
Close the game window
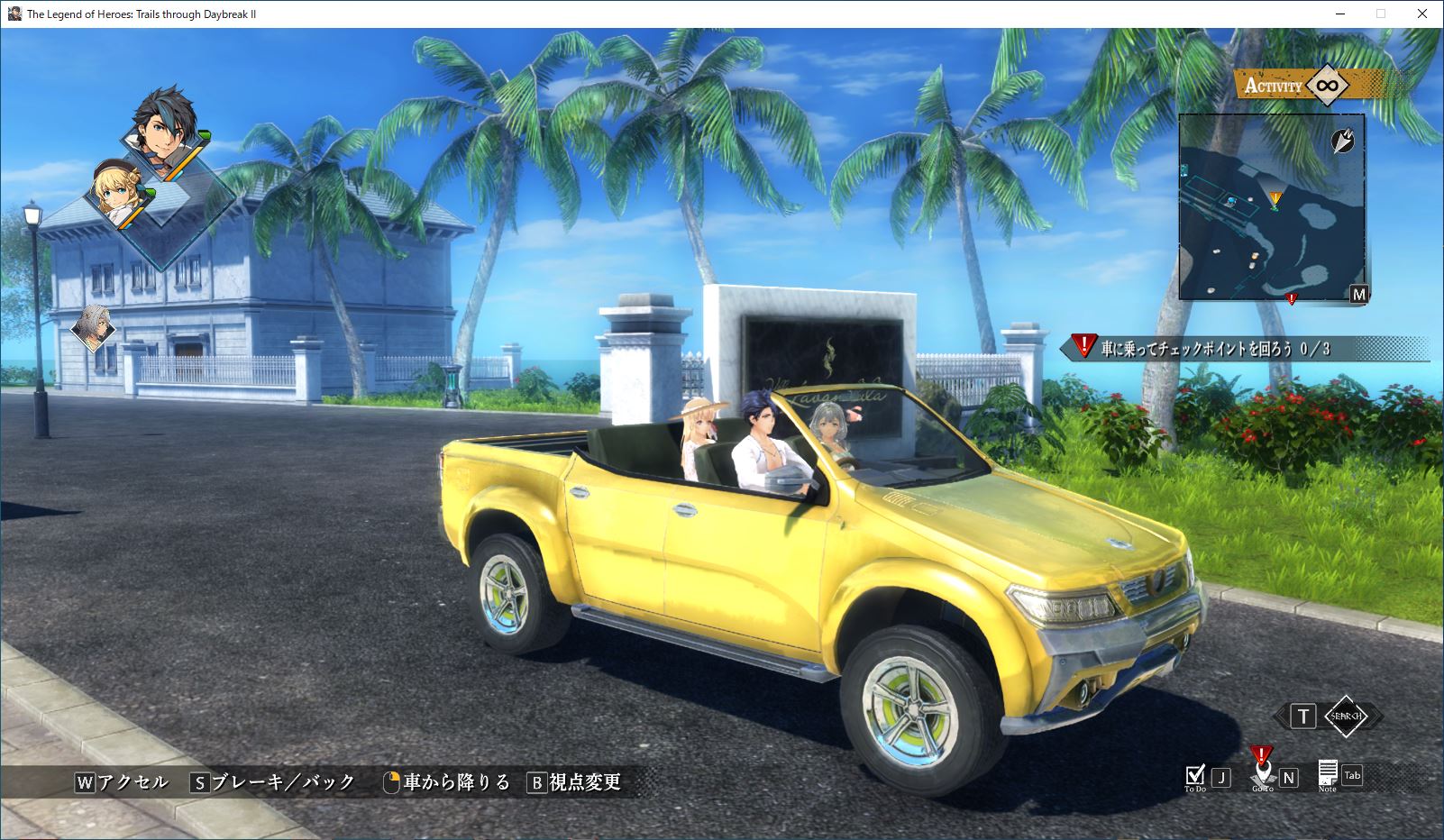[x=1422, y=14]
